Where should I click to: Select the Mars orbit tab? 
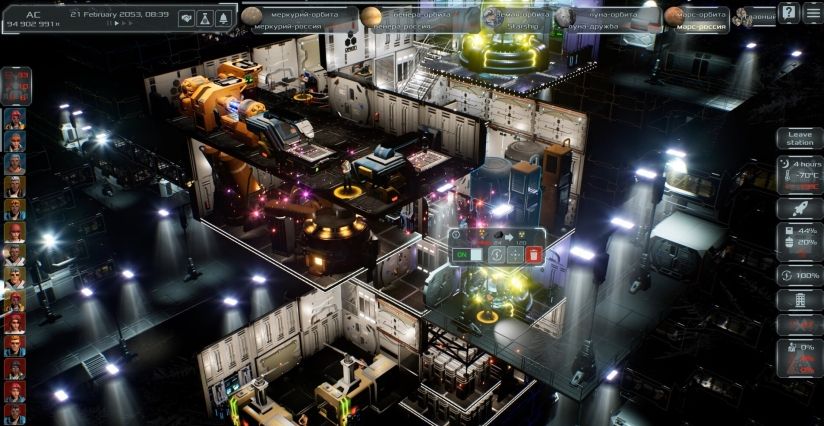697,19
